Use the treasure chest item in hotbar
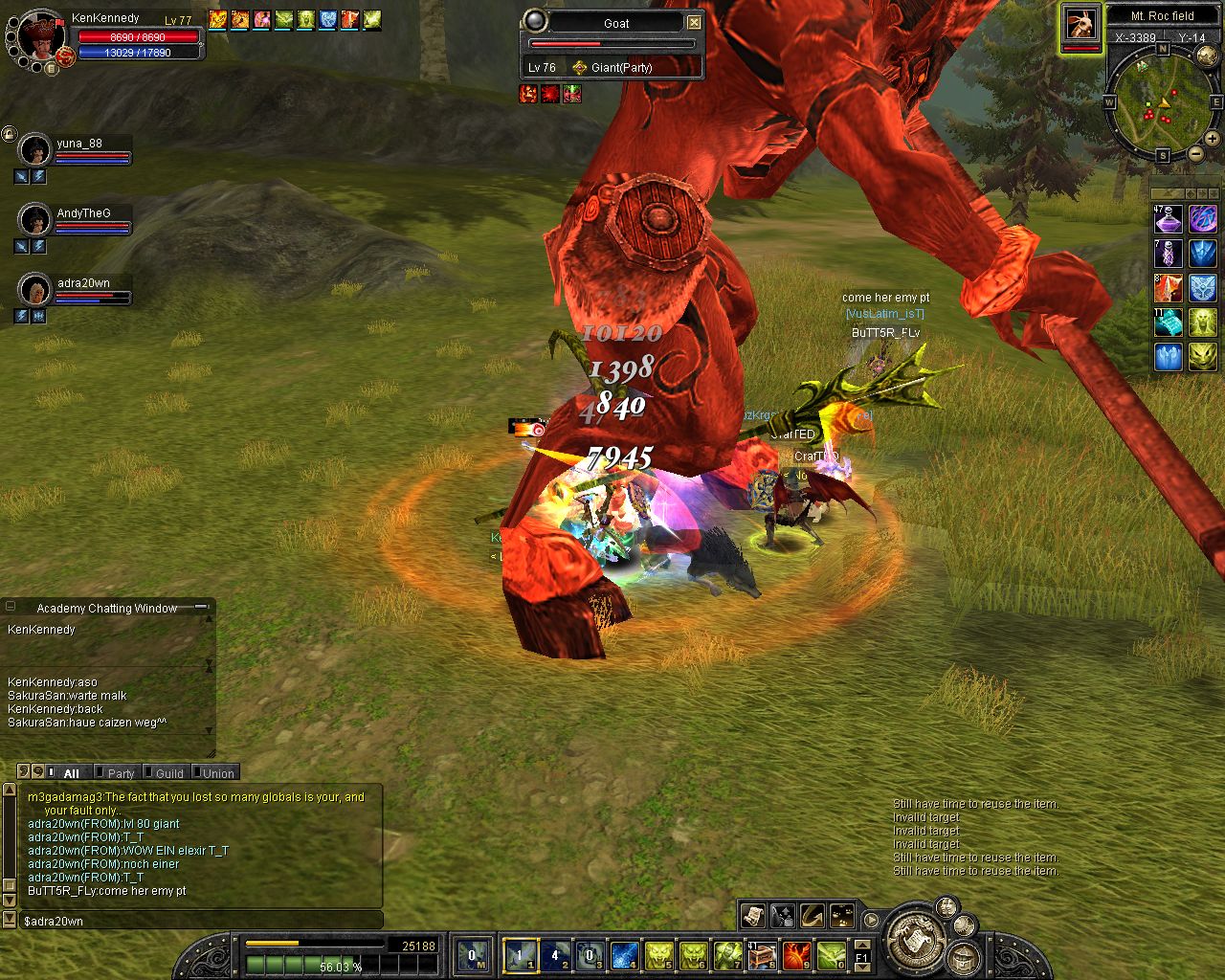 tap(763, 955)
